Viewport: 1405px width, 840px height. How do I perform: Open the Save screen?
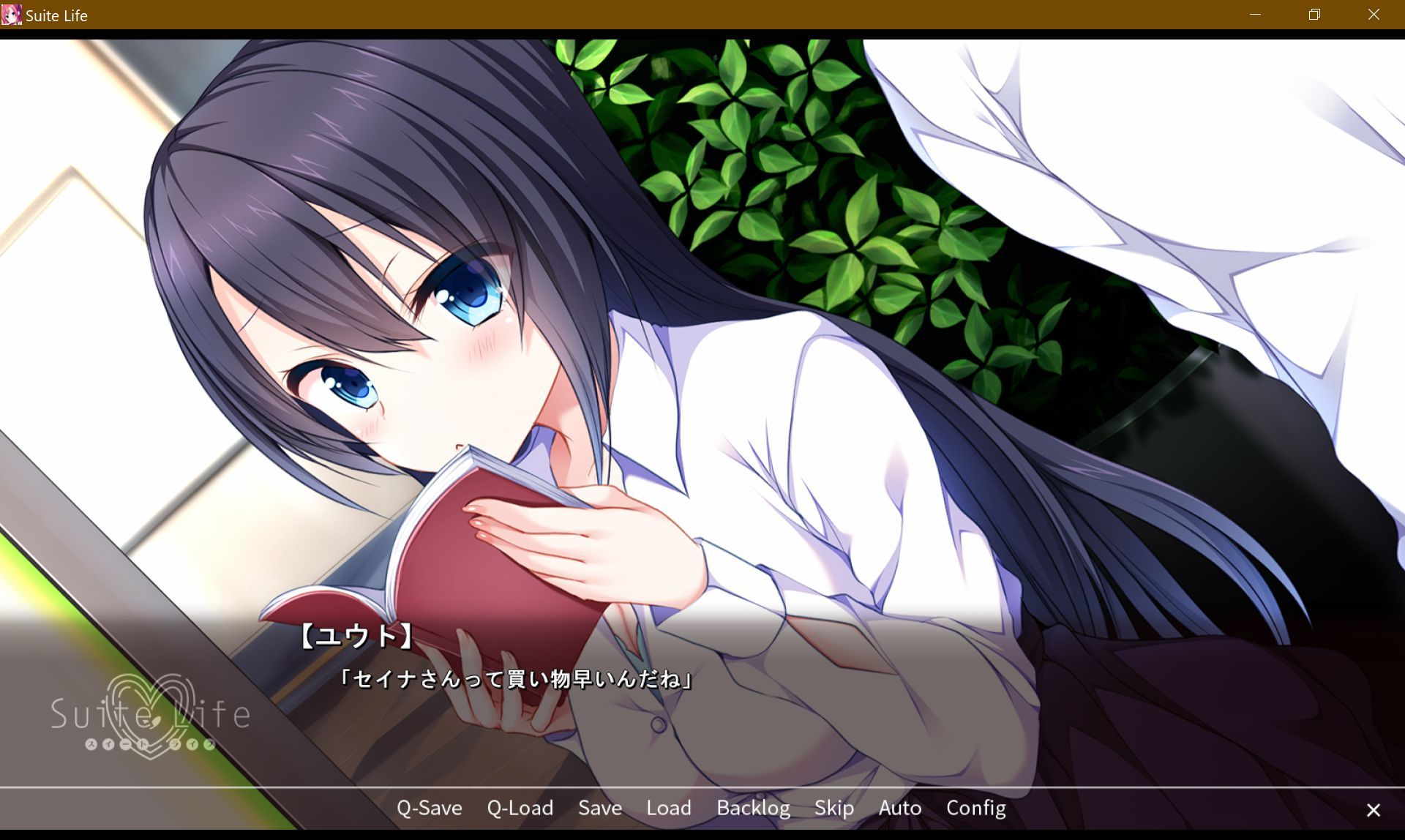pos(599,809)
